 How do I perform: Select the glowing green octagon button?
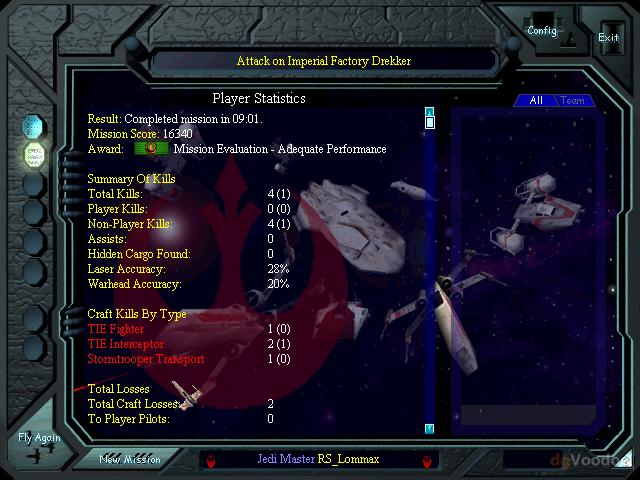pos(34,154)
